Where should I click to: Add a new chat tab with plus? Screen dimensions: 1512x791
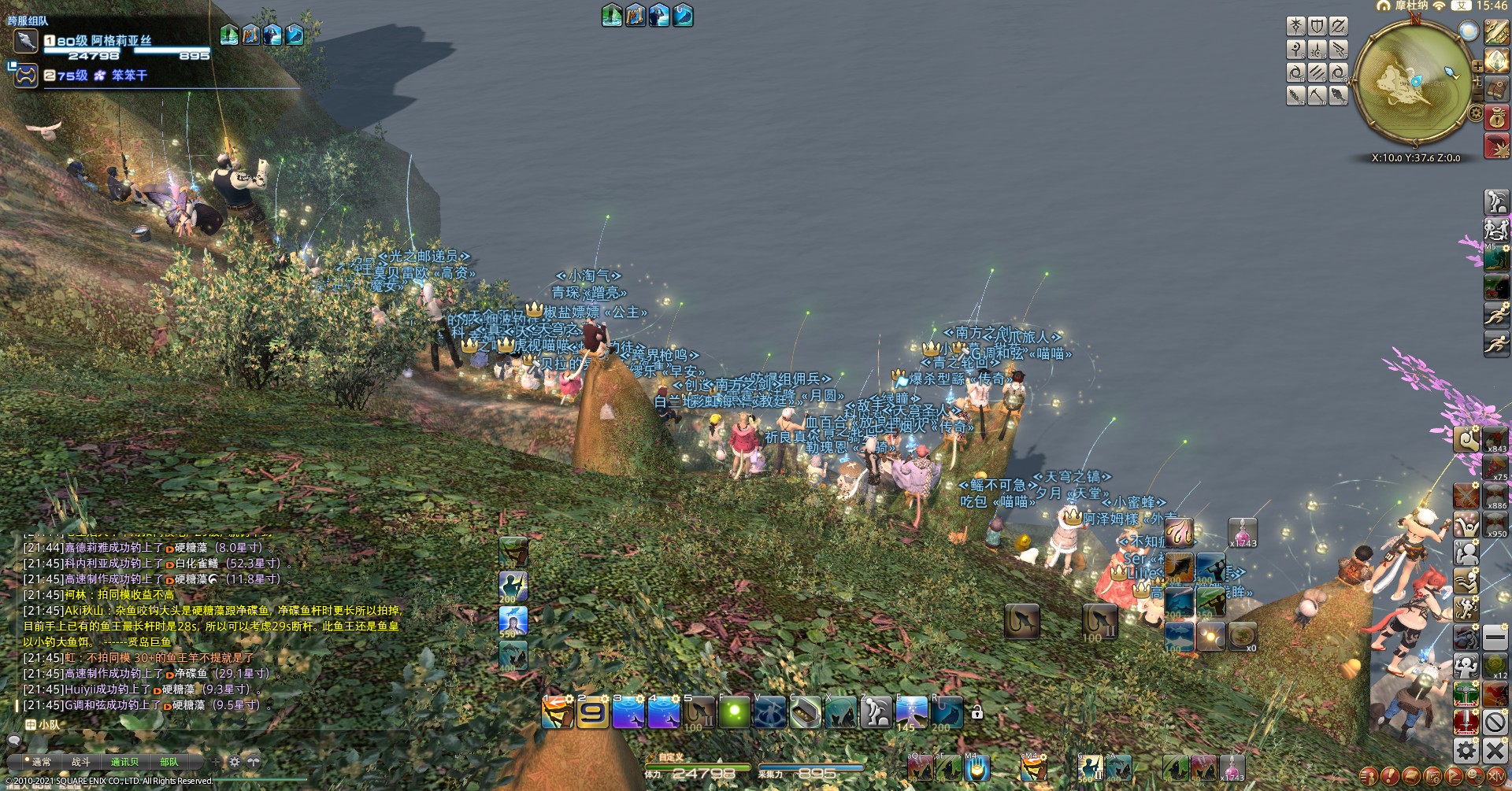coord(217,761)
